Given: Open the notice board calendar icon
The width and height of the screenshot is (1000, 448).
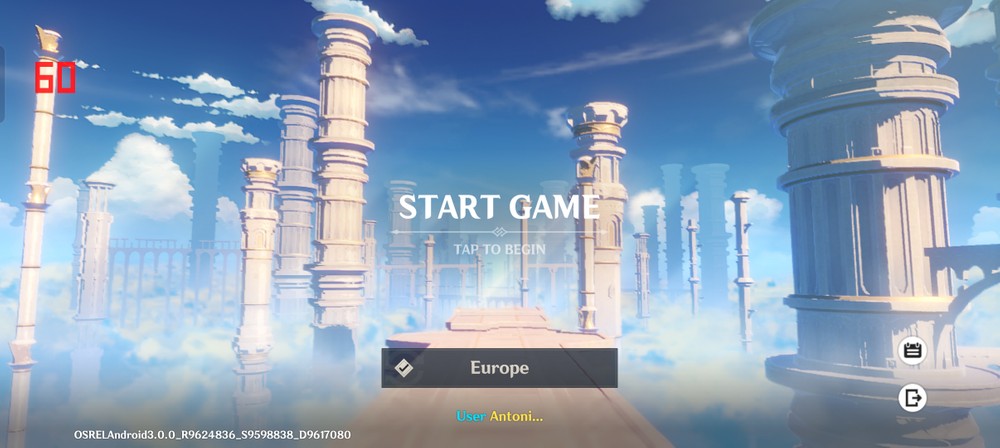Looking at the screenshot, I should [912, 350].
